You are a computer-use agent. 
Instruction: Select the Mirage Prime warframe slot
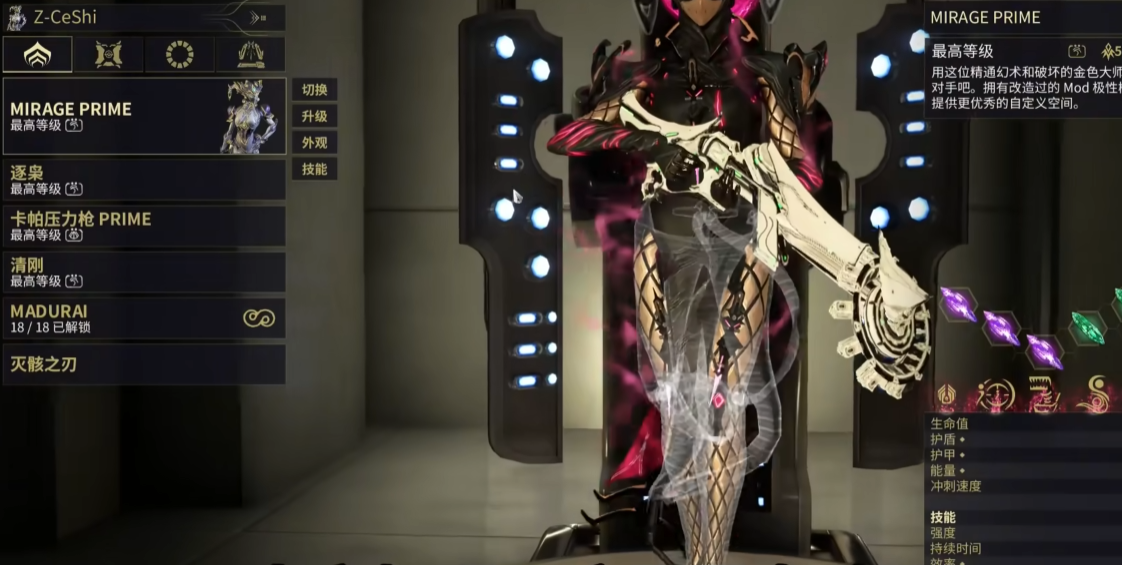[144, 116]
